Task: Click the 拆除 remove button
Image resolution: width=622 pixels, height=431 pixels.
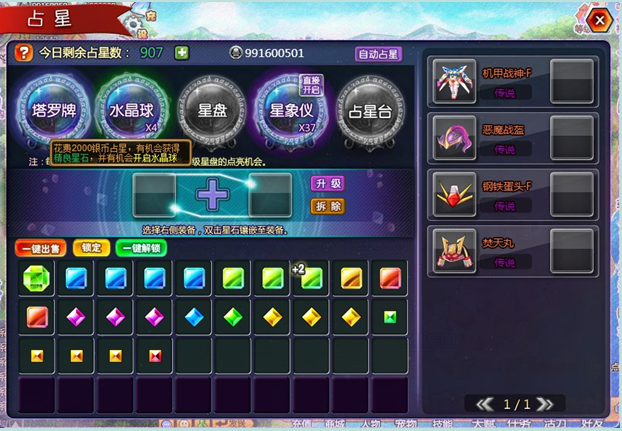Action: pos(328,206)
